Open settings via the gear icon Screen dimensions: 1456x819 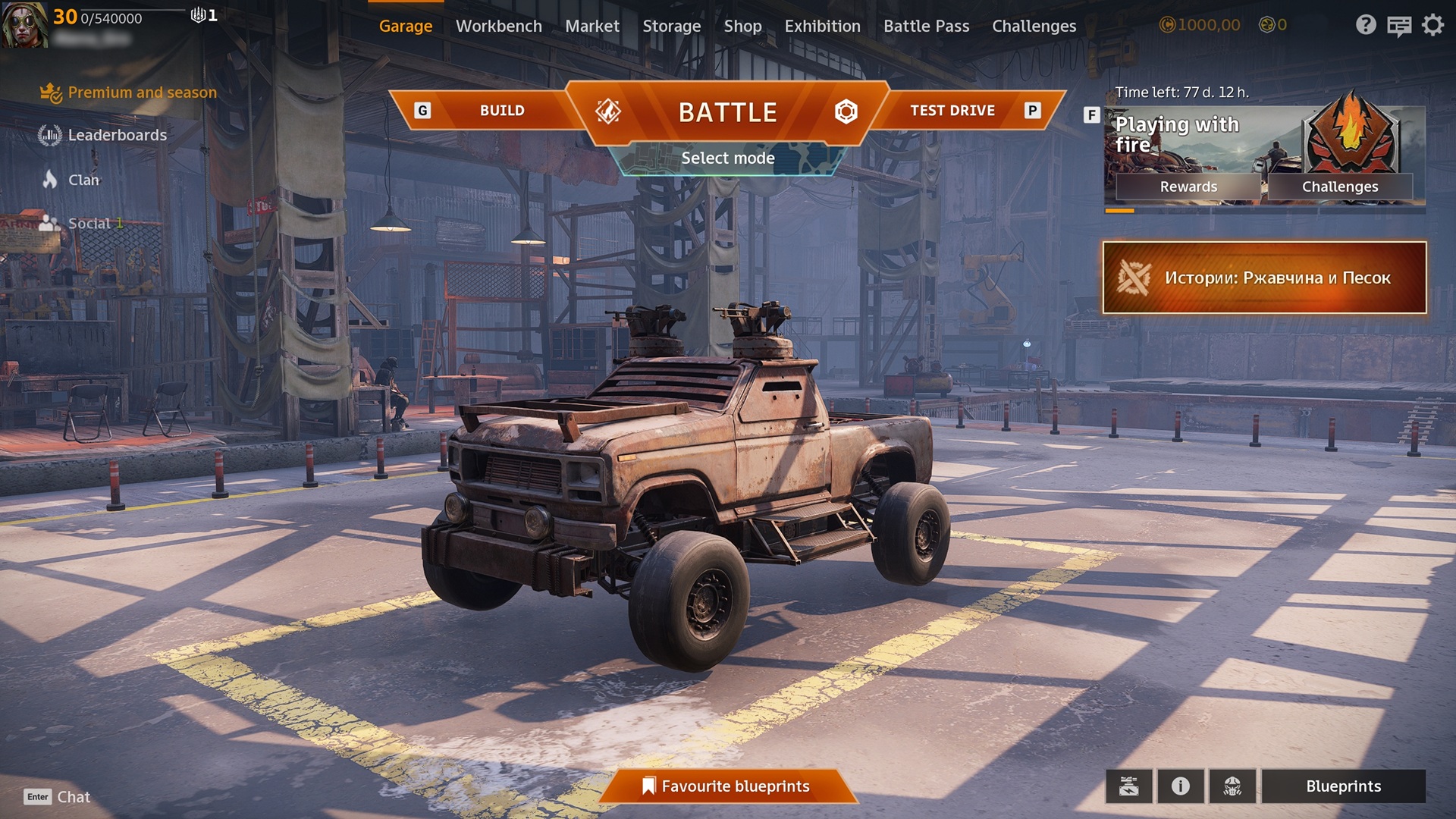coord(1432,26)
